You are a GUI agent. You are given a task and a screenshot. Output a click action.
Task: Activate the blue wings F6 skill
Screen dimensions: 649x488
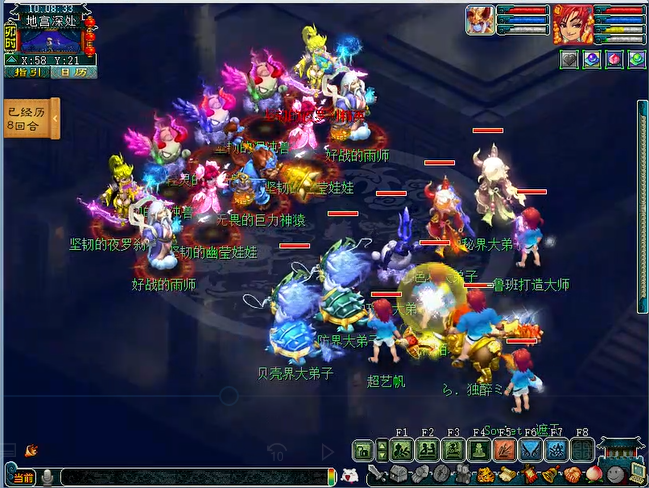pos(531,450)
